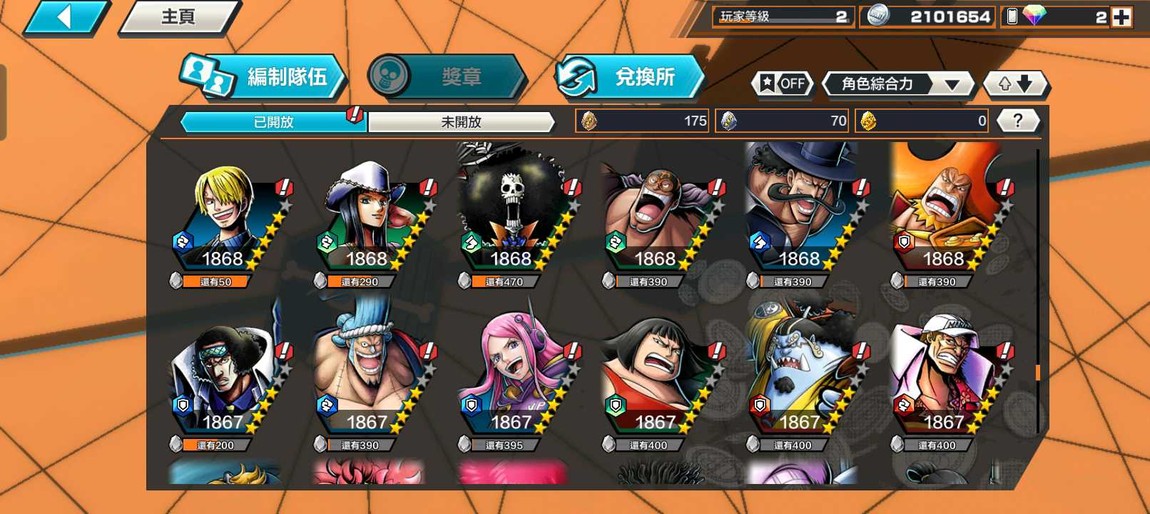The width and height of the screenshot is (1150, 514).
Task: Toggle the star favorites OFF filter
Action: pyautogui.click(x=782, y=84)
